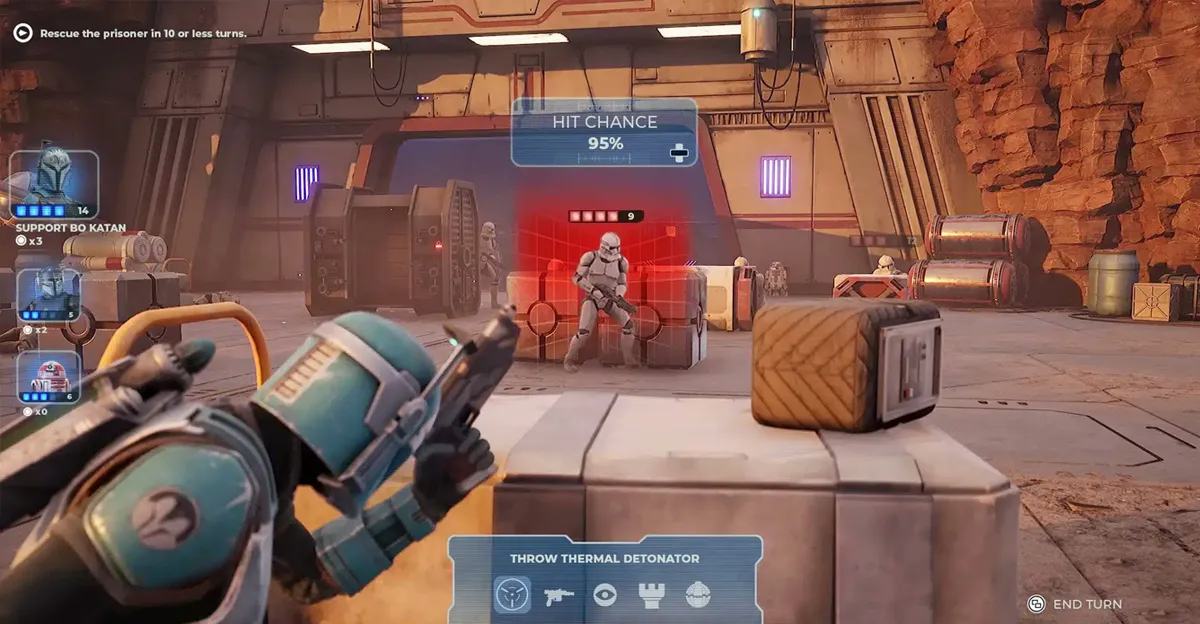Screen dimensions: 1200x624
Task: Activate the eye-shaped overwatch ability
Action: [605, 596]
